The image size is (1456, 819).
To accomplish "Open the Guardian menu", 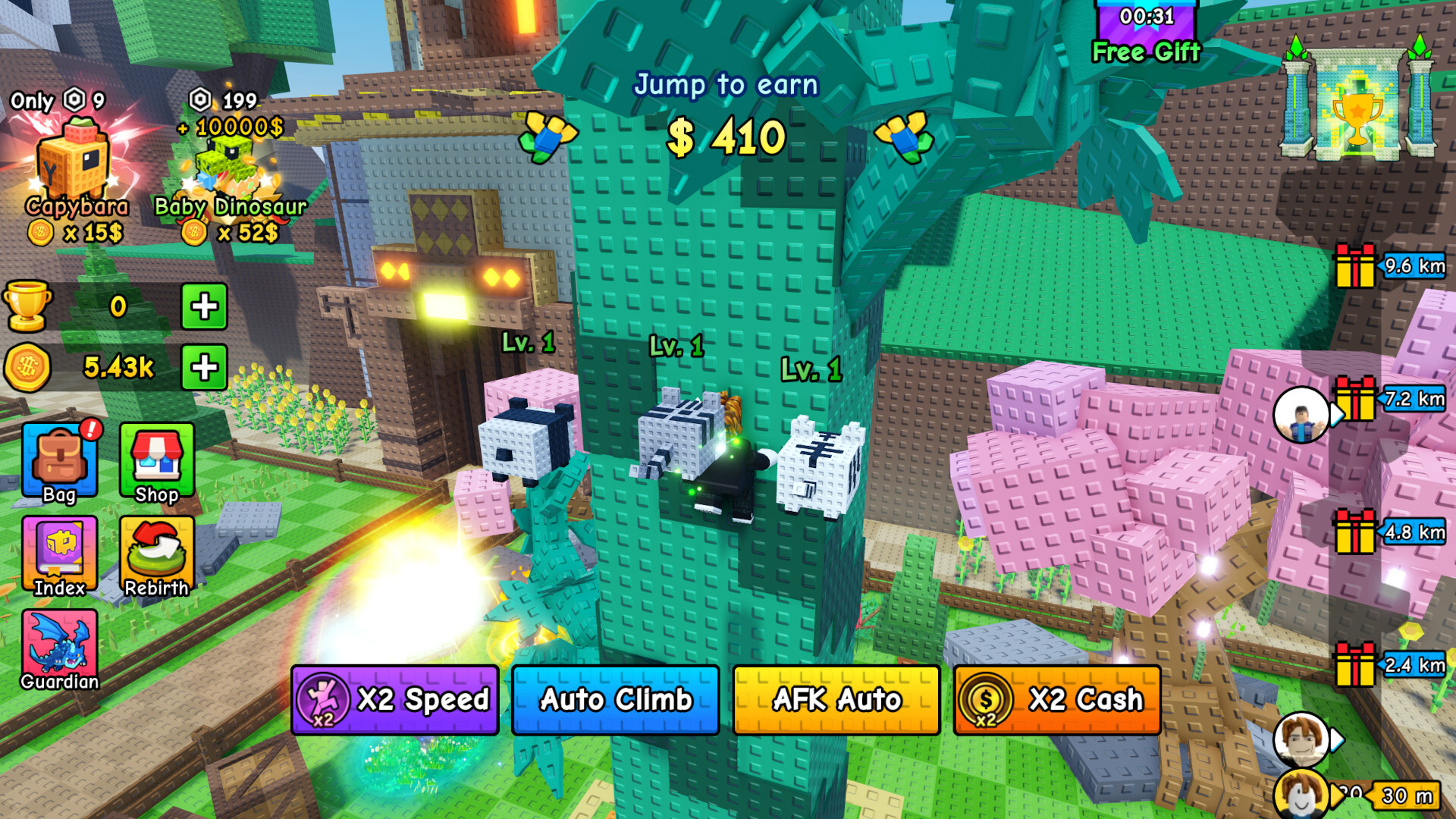I will pos(60,650).
